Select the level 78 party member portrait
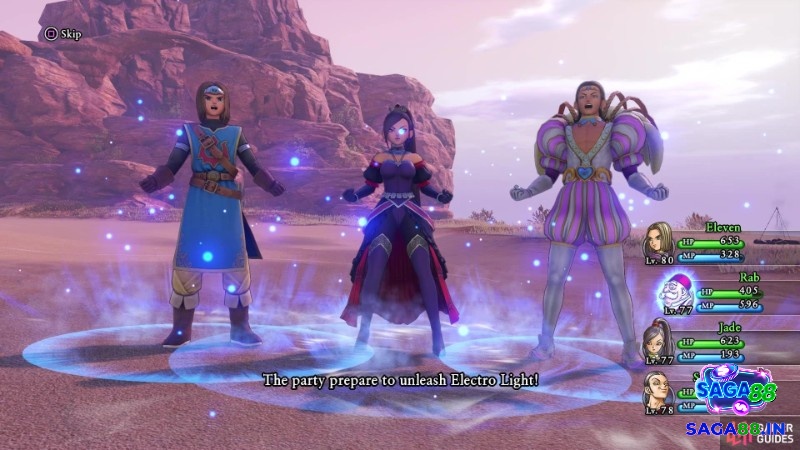The height and width of the screenshot is (450, 800). coord(659,388)
